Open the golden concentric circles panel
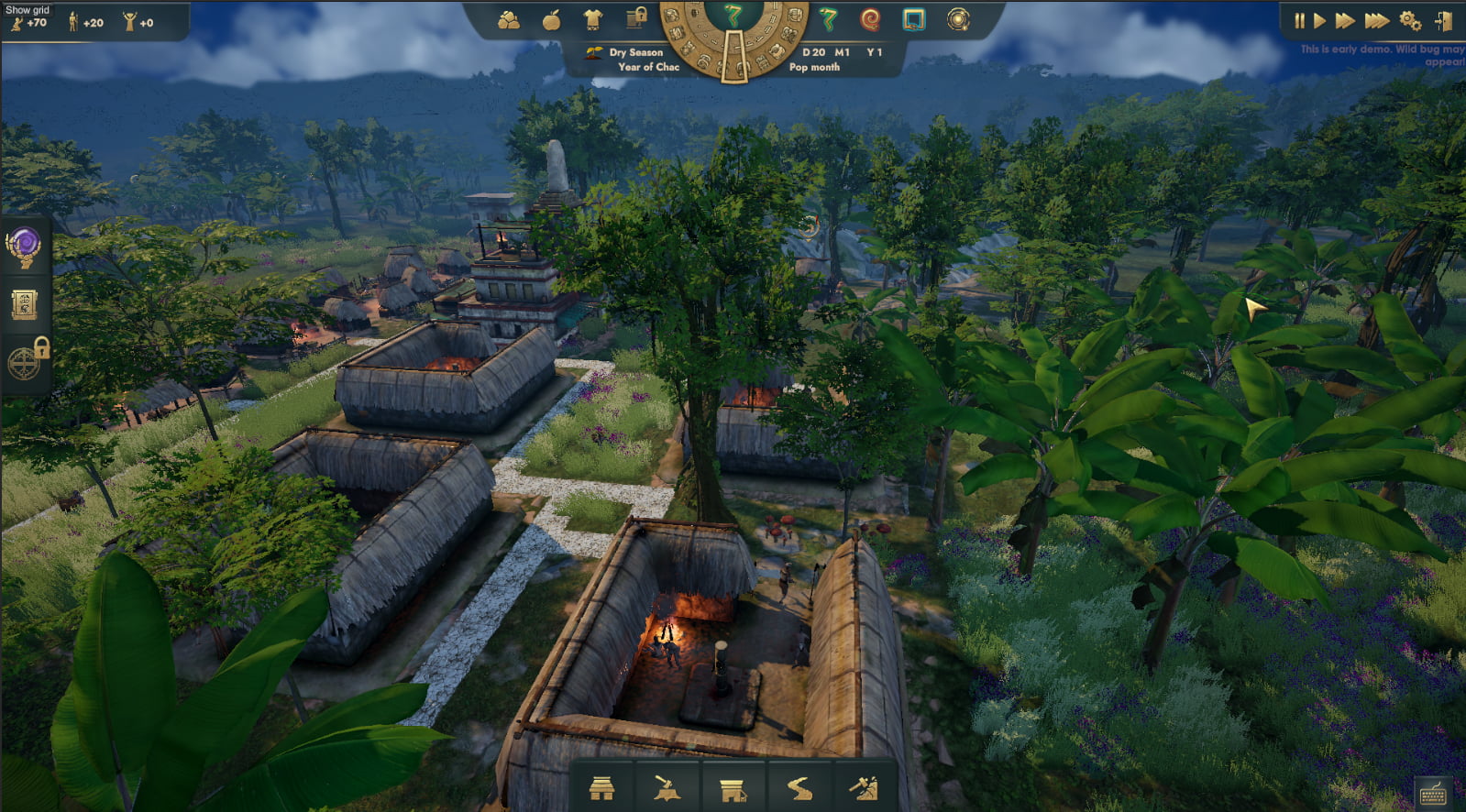 coord(958,19)
